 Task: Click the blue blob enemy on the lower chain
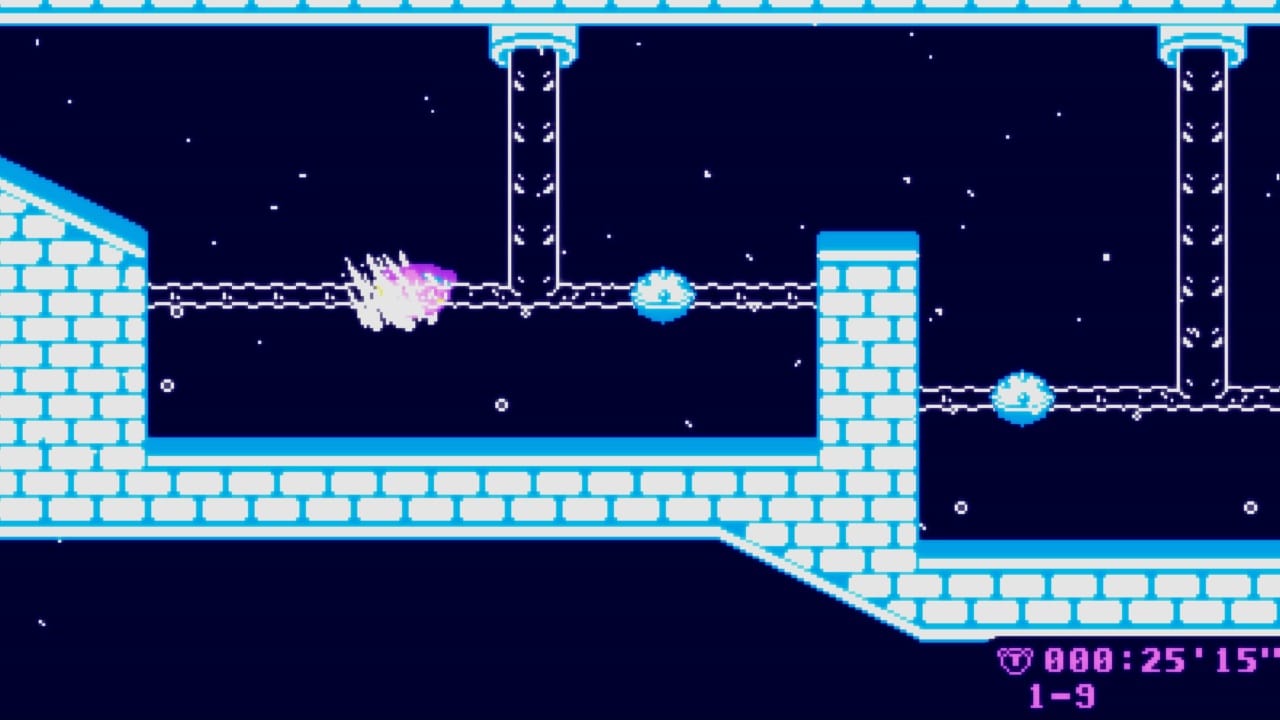point(1022,396)
